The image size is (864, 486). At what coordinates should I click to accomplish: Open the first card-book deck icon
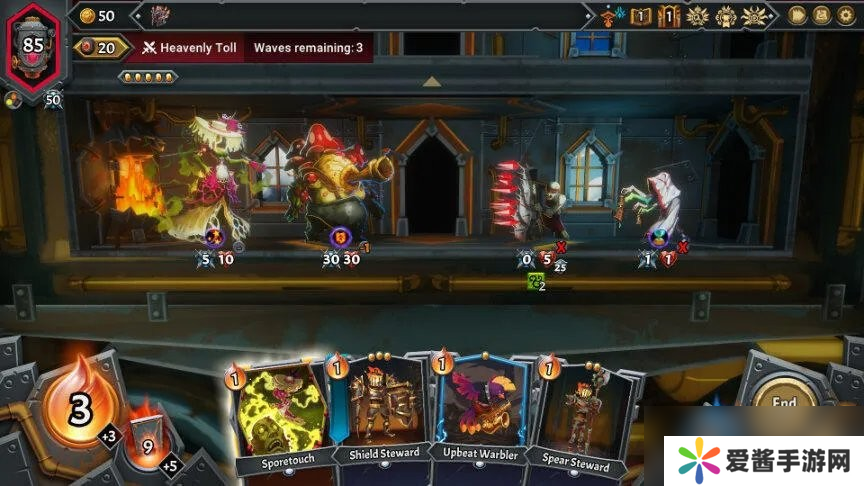pos(641,16)
